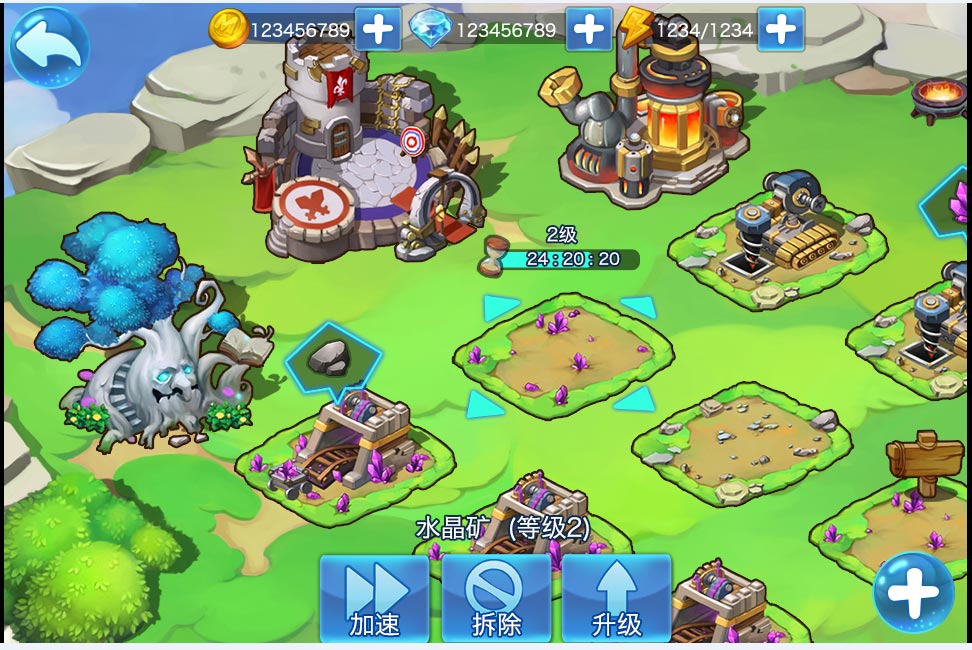Buy more diamonds using the plus button

(589, 29)
